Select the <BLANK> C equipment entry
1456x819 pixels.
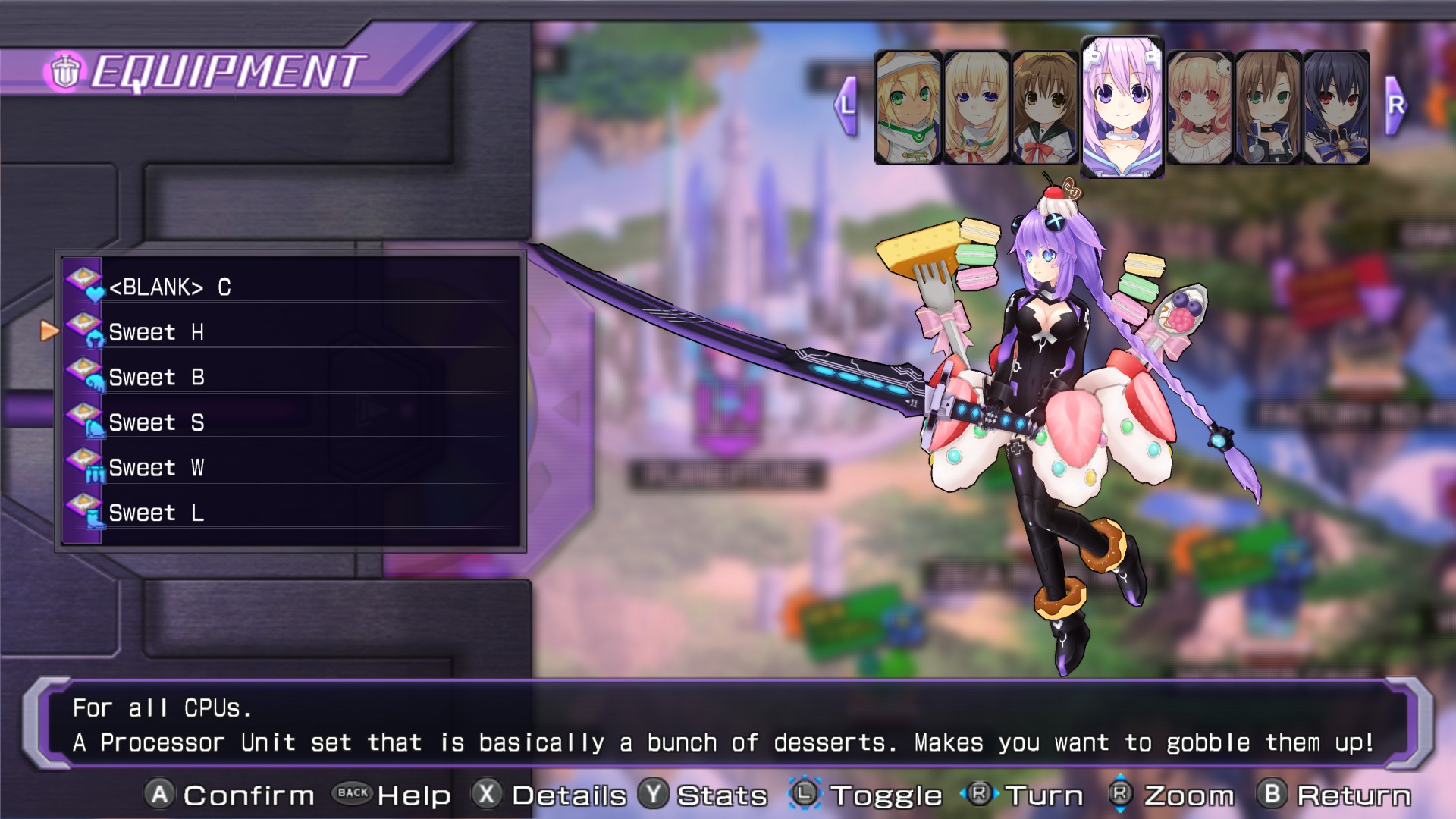pos(291,287)
